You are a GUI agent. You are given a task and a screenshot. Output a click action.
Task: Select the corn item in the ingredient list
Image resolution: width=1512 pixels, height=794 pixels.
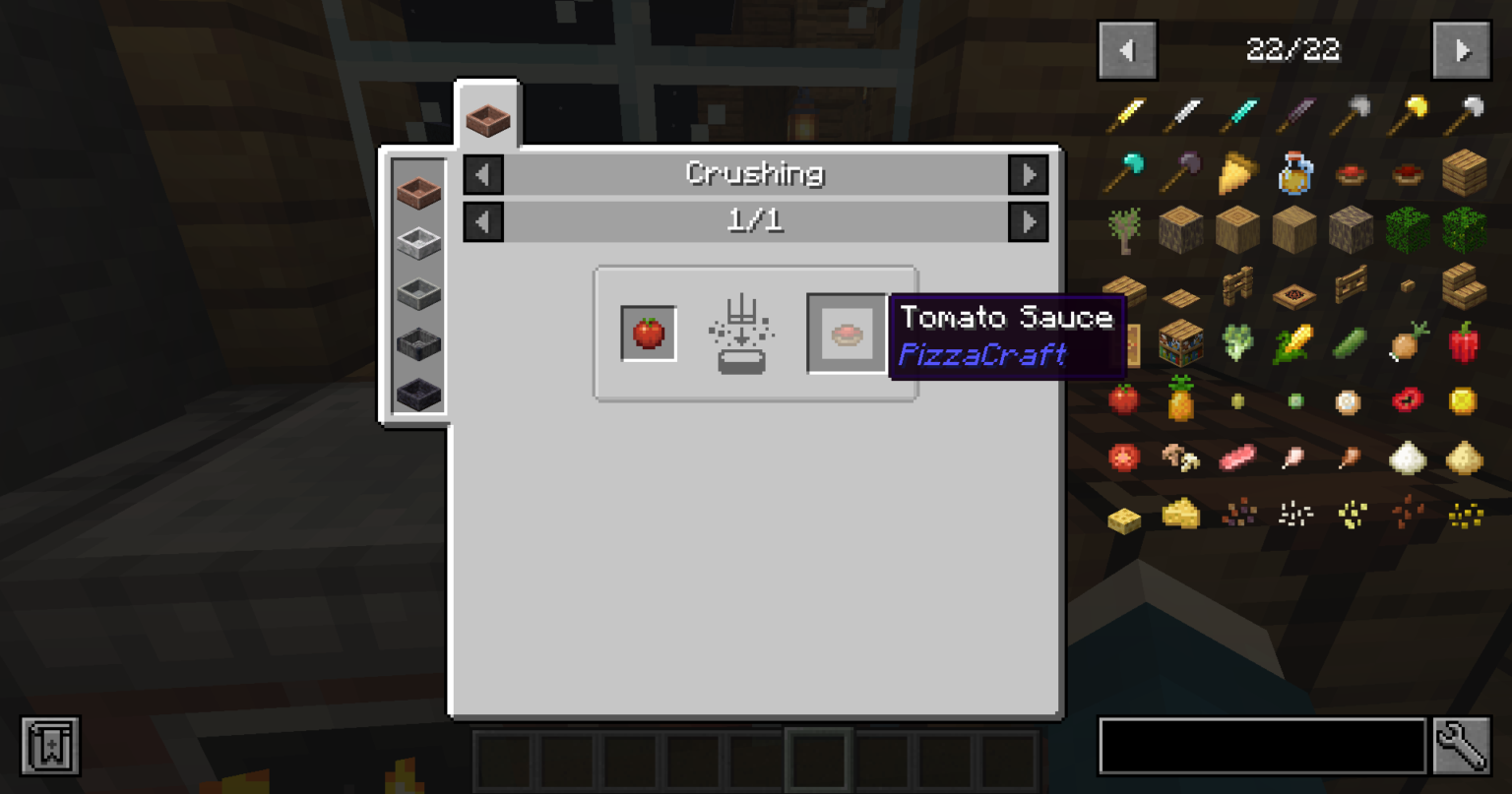click(x=1293, y=343)
